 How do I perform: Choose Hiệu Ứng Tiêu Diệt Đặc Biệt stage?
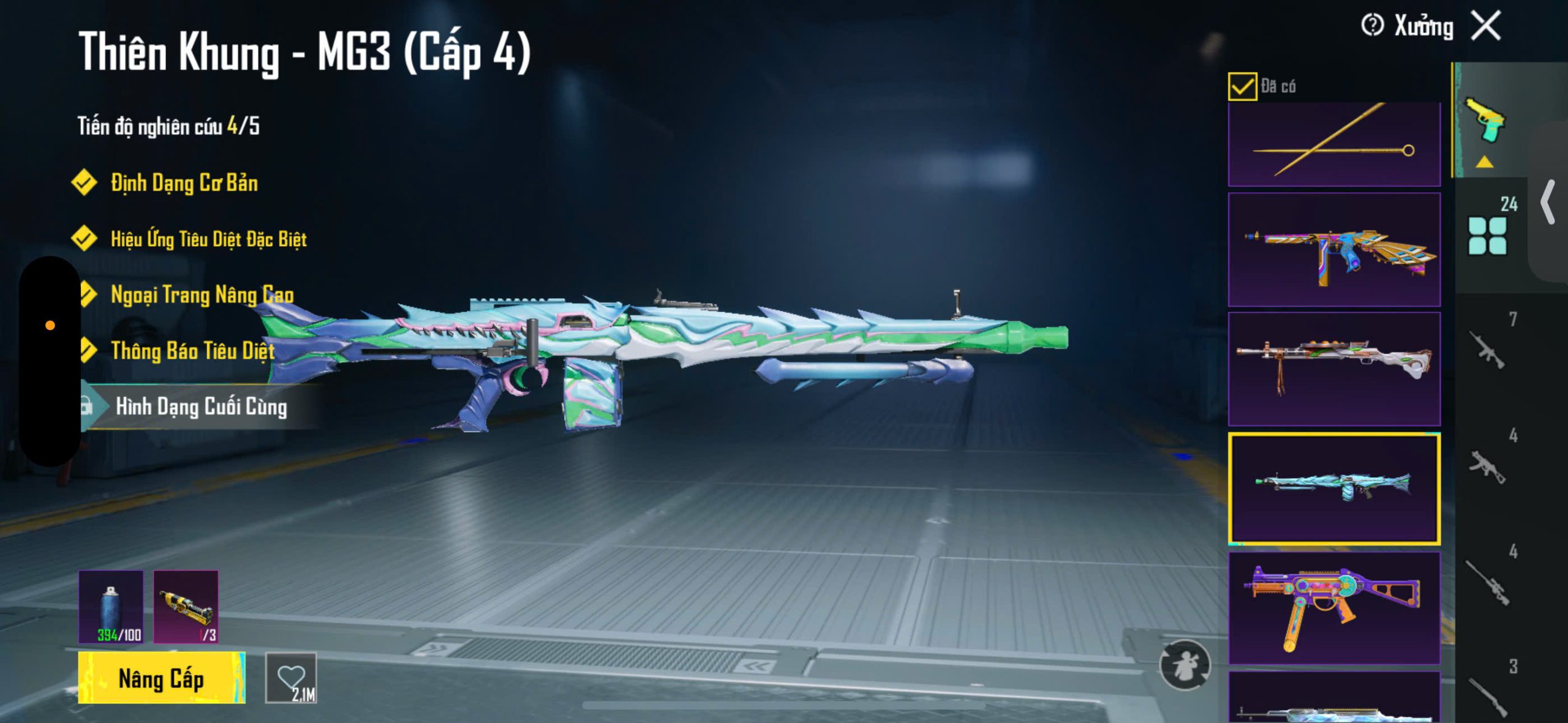coord(208,239)
